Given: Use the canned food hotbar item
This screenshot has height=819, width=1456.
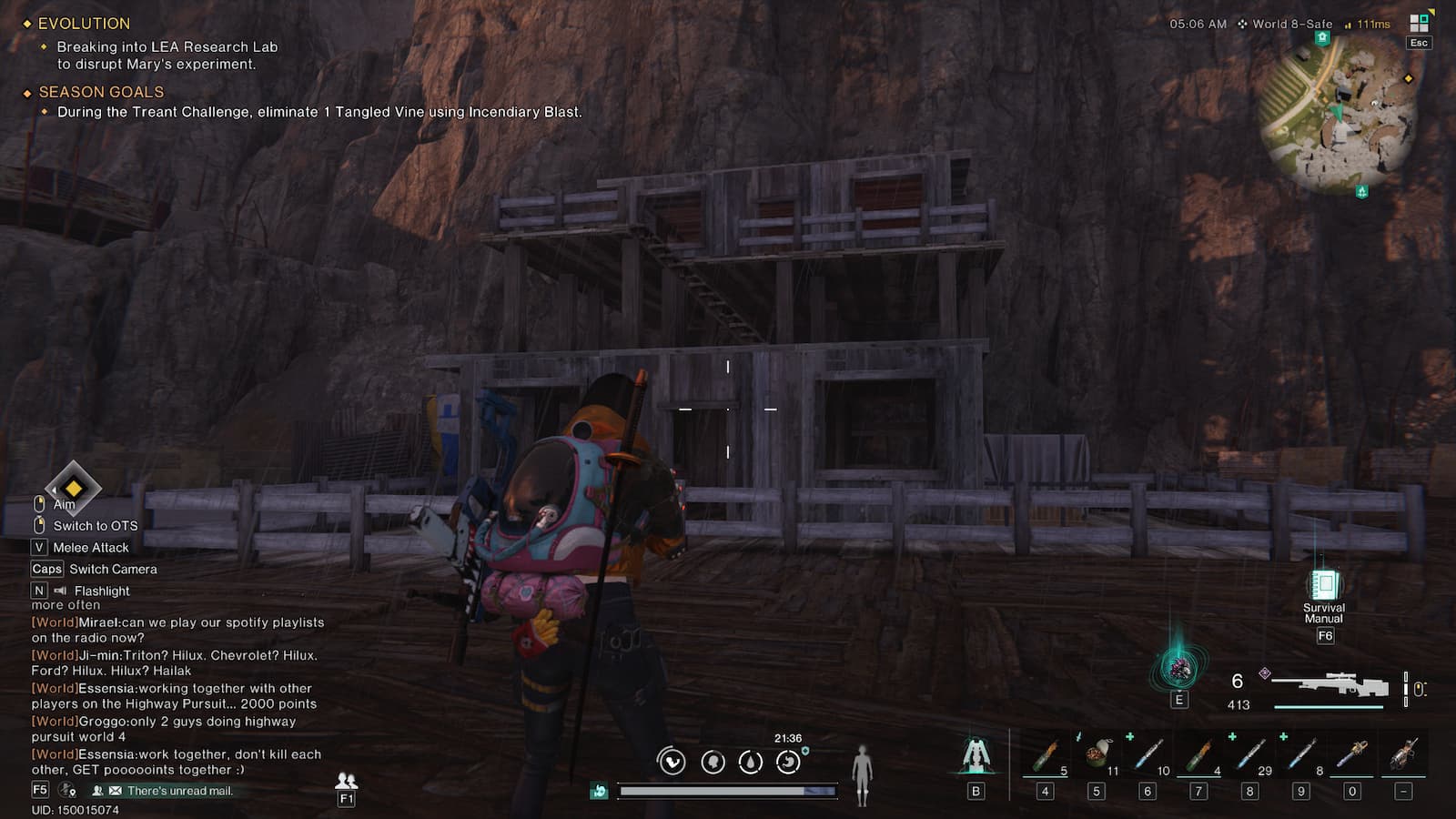Looking at the screenshot, I should [x=1097, y=755].
